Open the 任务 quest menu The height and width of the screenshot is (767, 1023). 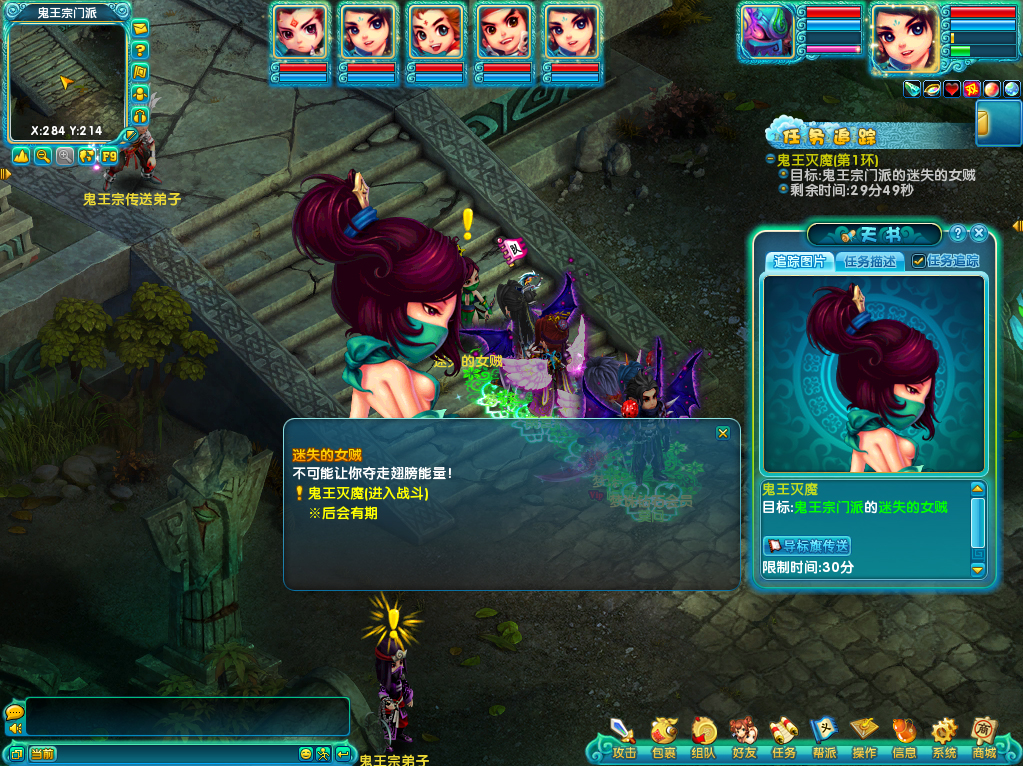[x=784, y=738]
